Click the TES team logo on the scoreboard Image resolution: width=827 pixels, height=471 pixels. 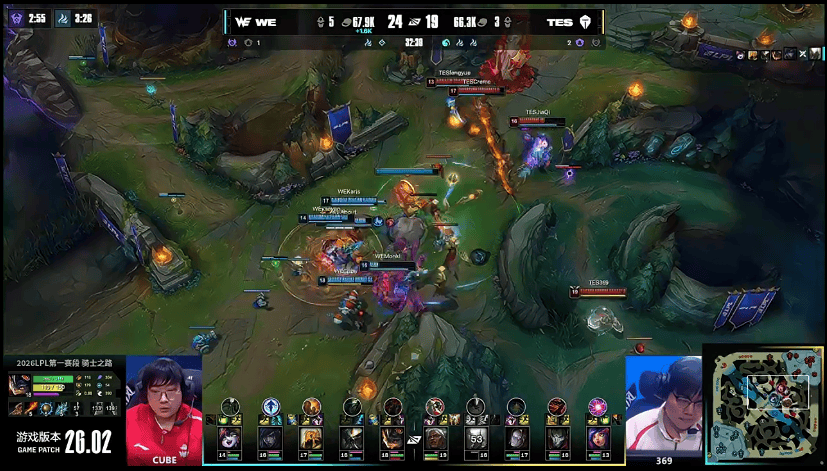[x=586, y=20]
